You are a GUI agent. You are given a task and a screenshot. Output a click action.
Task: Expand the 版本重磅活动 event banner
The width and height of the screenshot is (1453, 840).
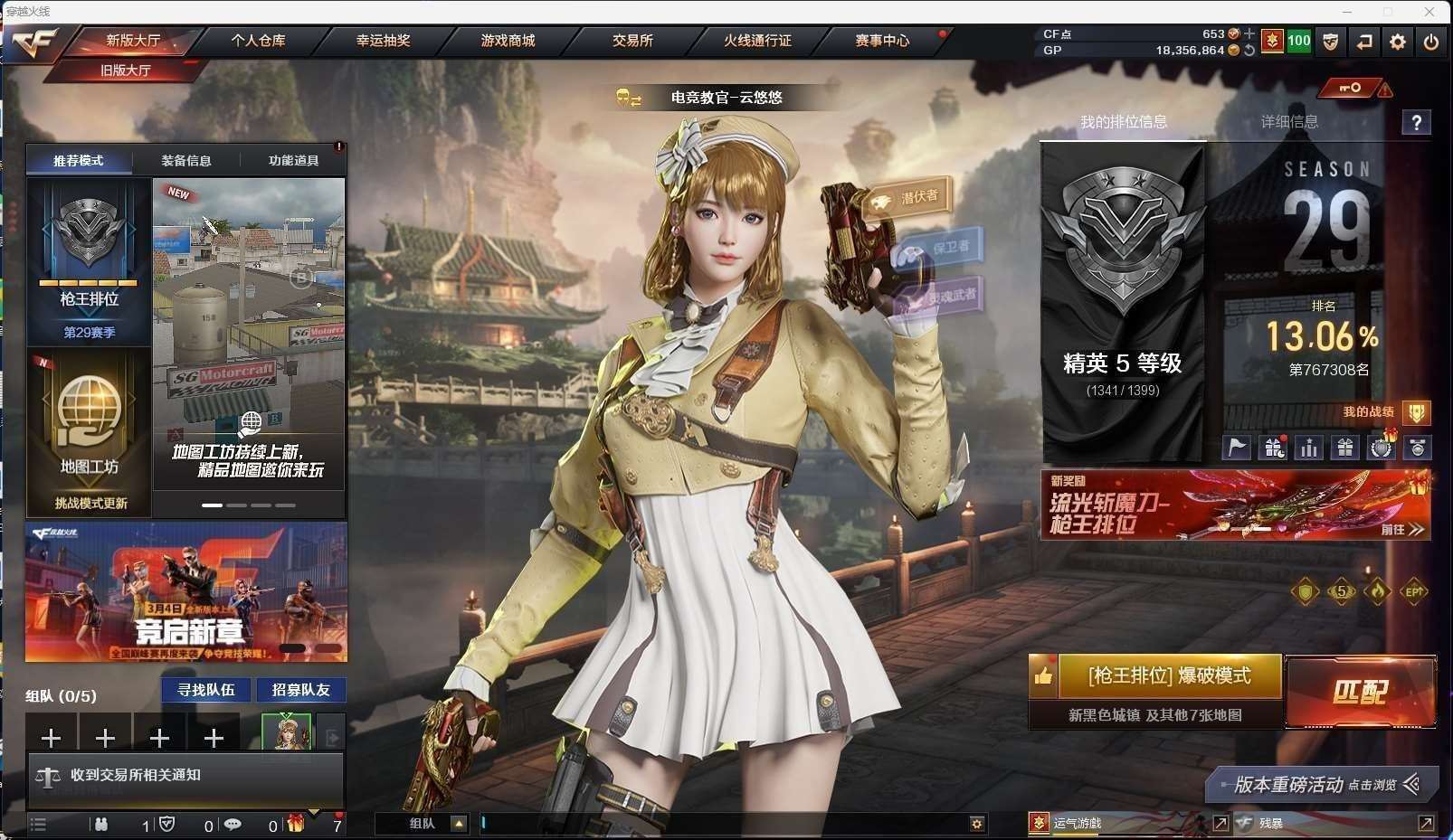[x=1321, y=785]
